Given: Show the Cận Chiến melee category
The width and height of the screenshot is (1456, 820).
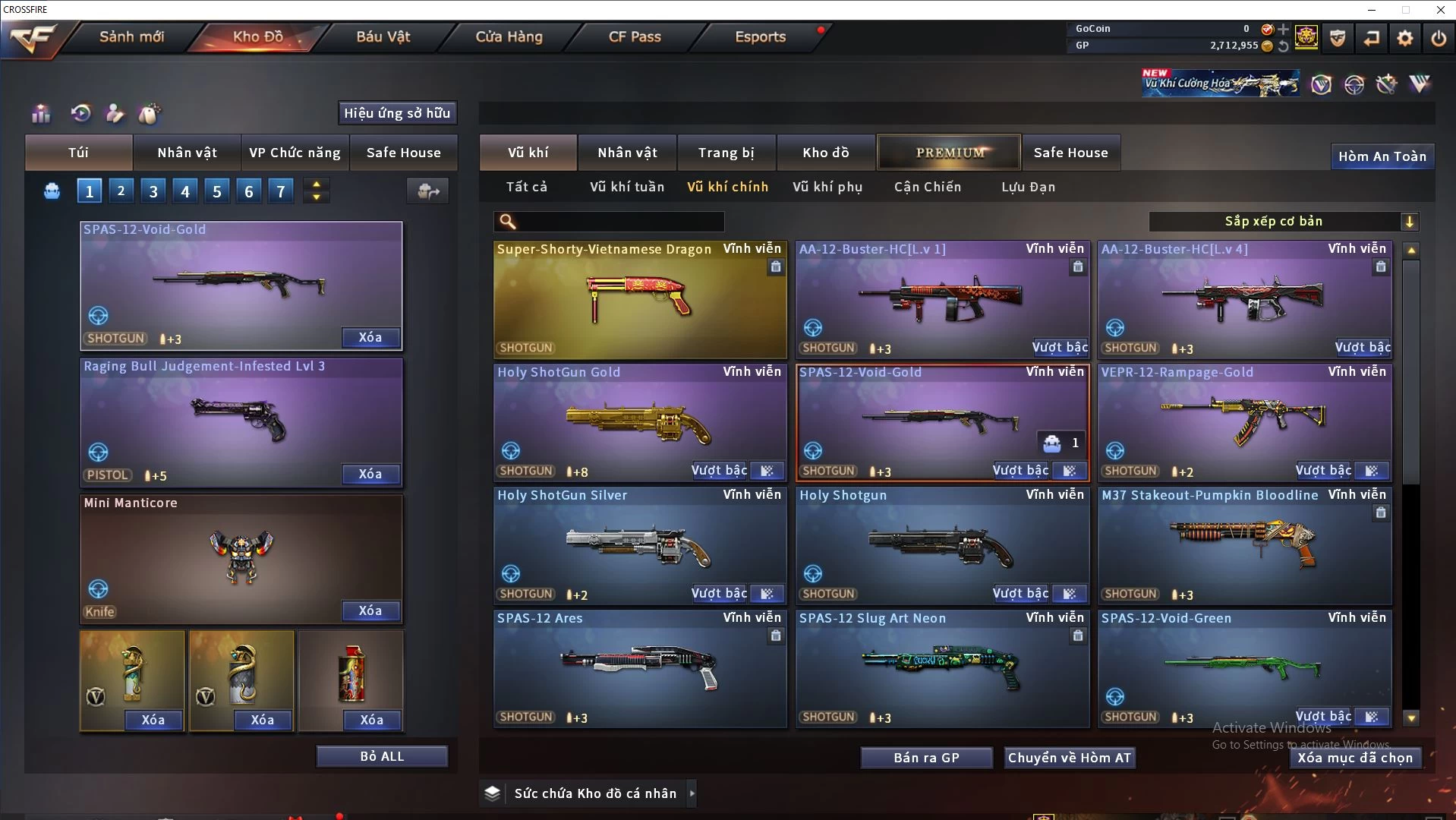Looking at the screenshot, I should click(x=927, y=187).
